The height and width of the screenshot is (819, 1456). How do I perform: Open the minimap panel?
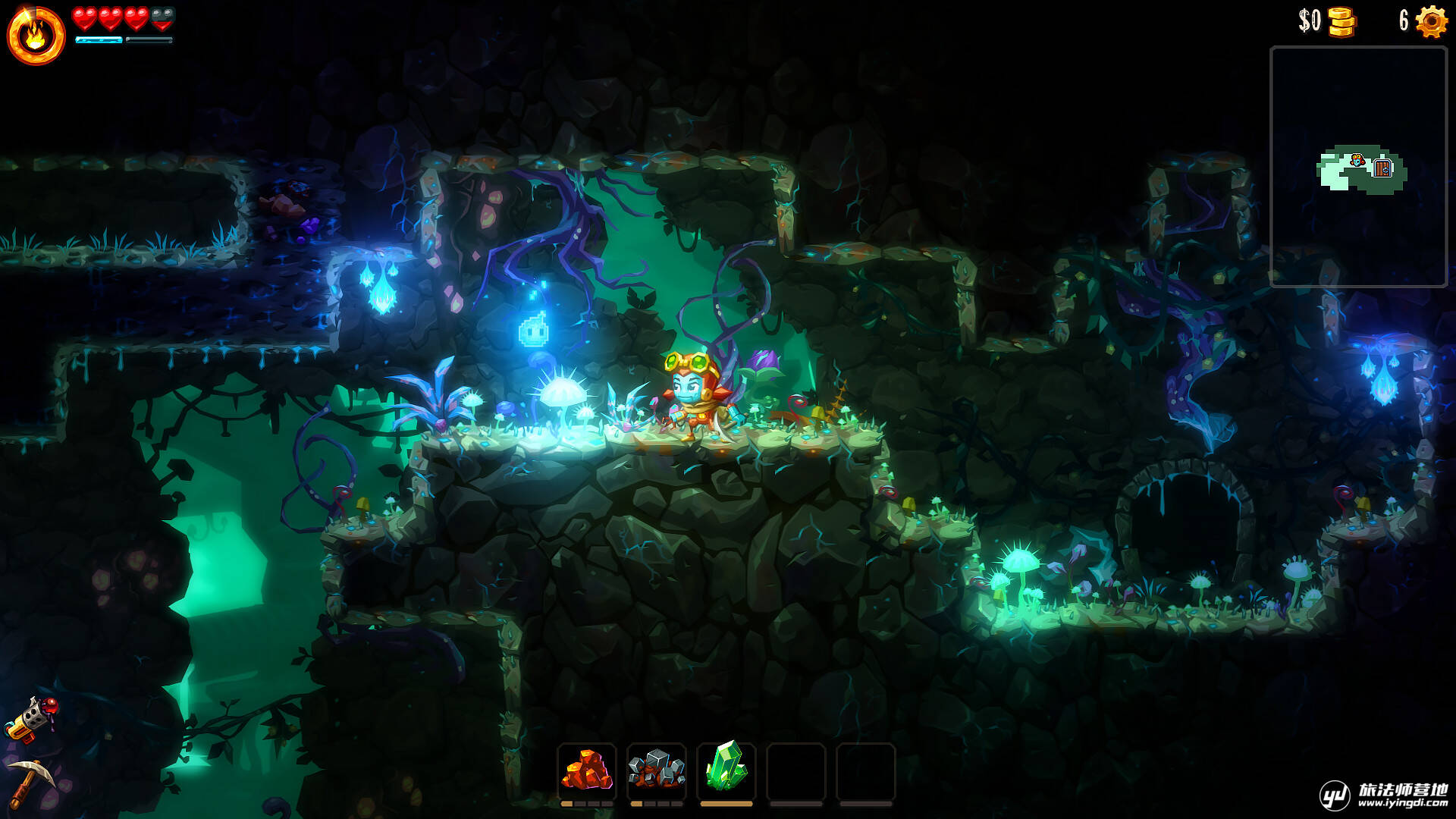coord(1358,167)
